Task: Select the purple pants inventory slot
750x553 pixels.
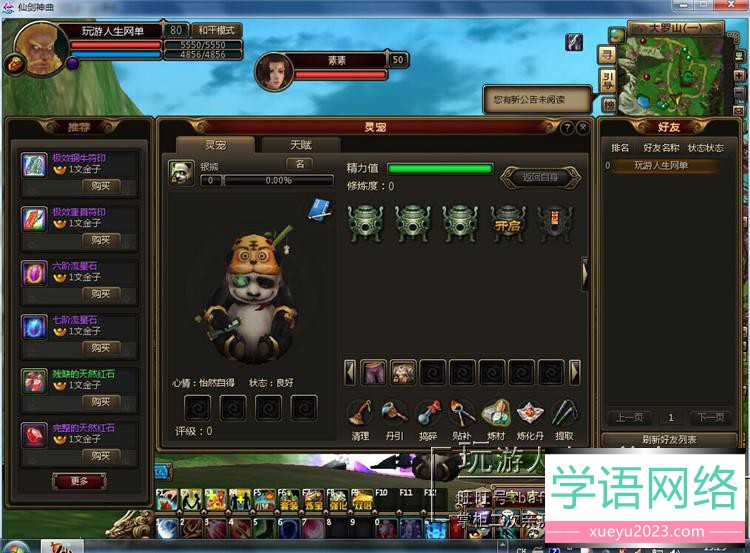Action: [373, 372]
